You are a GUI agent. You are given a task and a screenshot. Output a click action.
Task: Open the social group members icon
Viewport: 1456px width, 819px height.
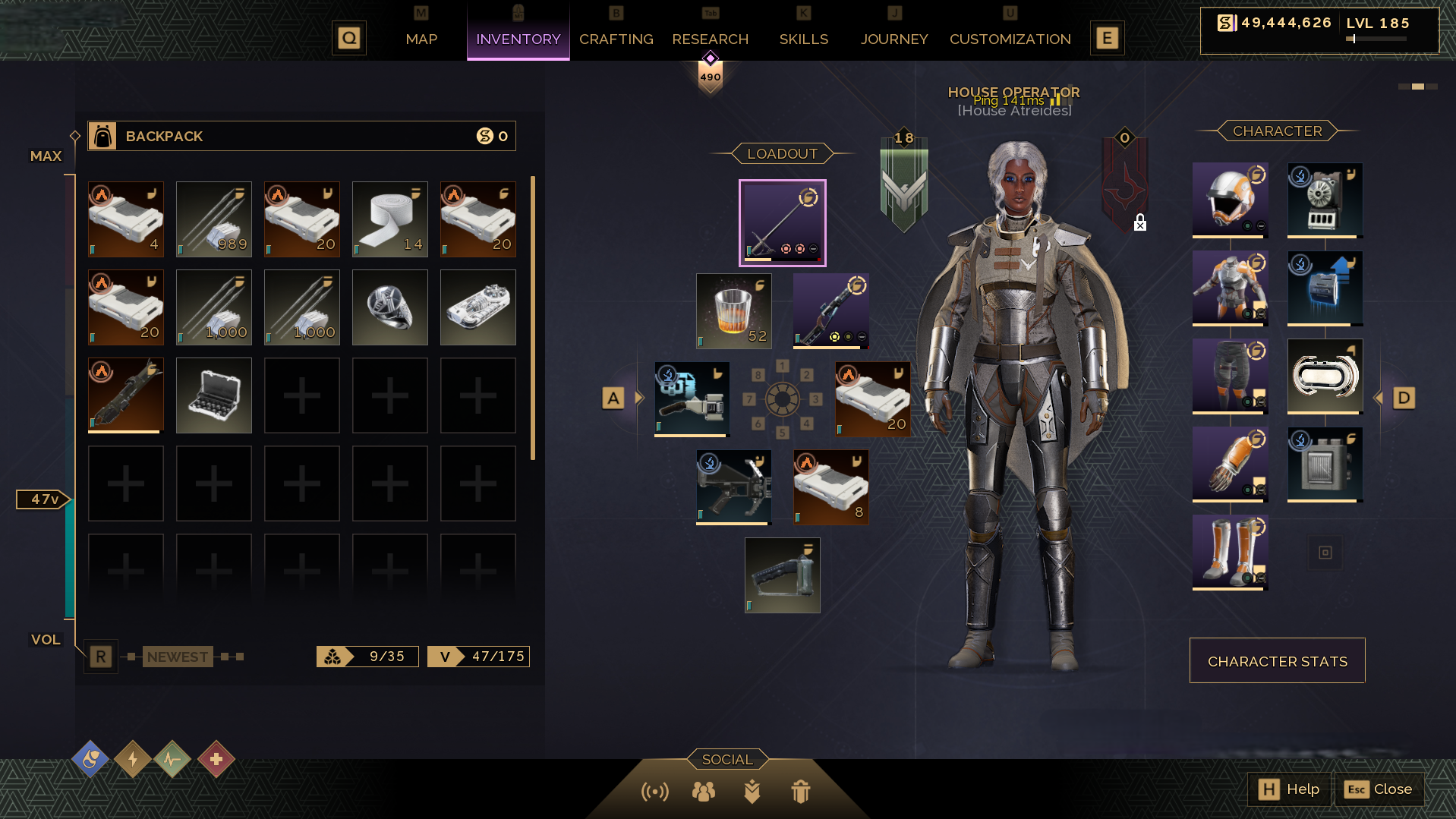point(704,792)
